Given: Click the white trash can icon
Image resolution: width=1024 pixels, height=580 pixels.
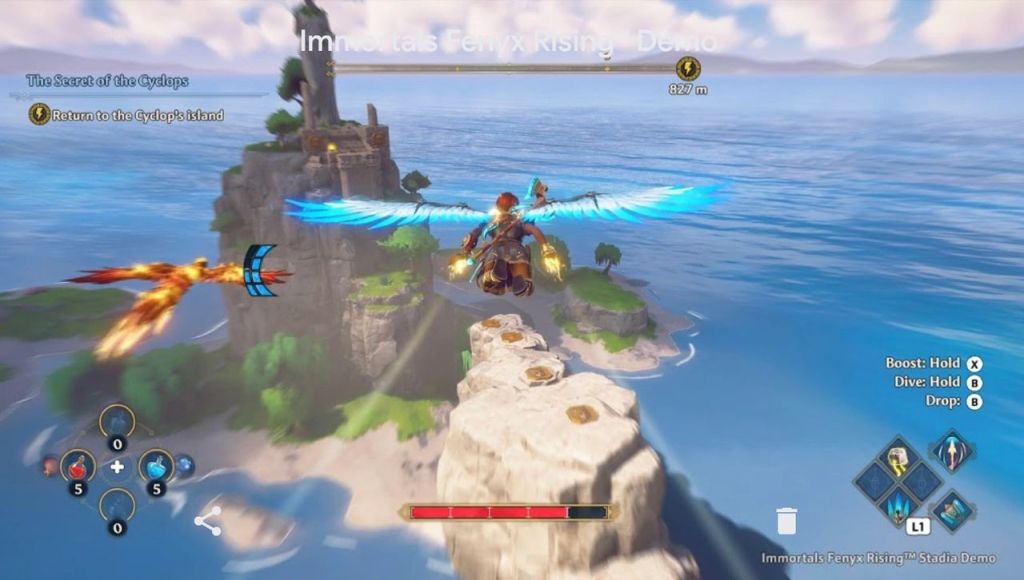Looking at the screenshot, I should click(x=787, y=520).
